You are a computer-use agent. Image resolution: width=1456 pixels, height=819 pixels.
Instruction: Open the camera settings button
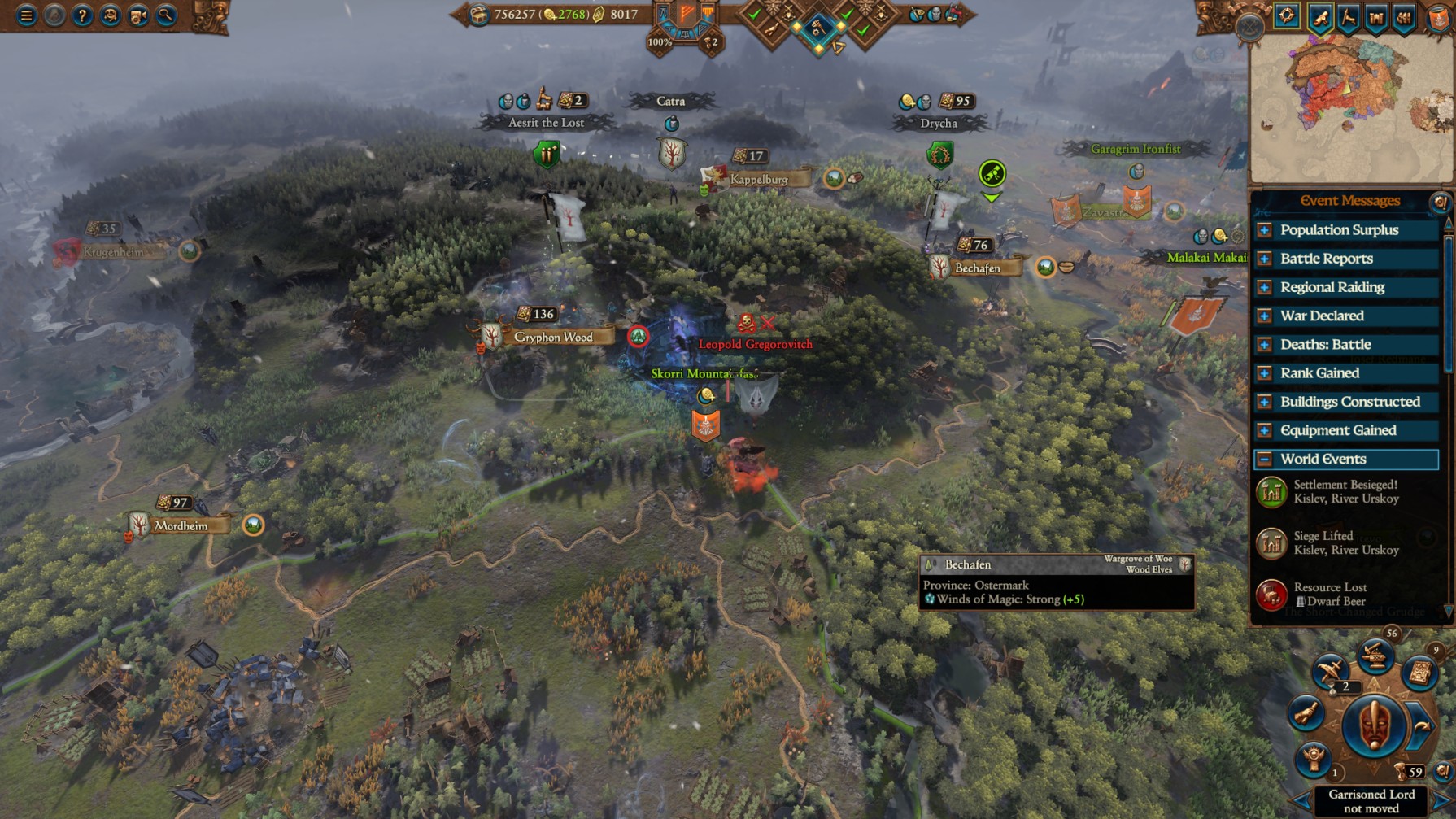[138, 15]
